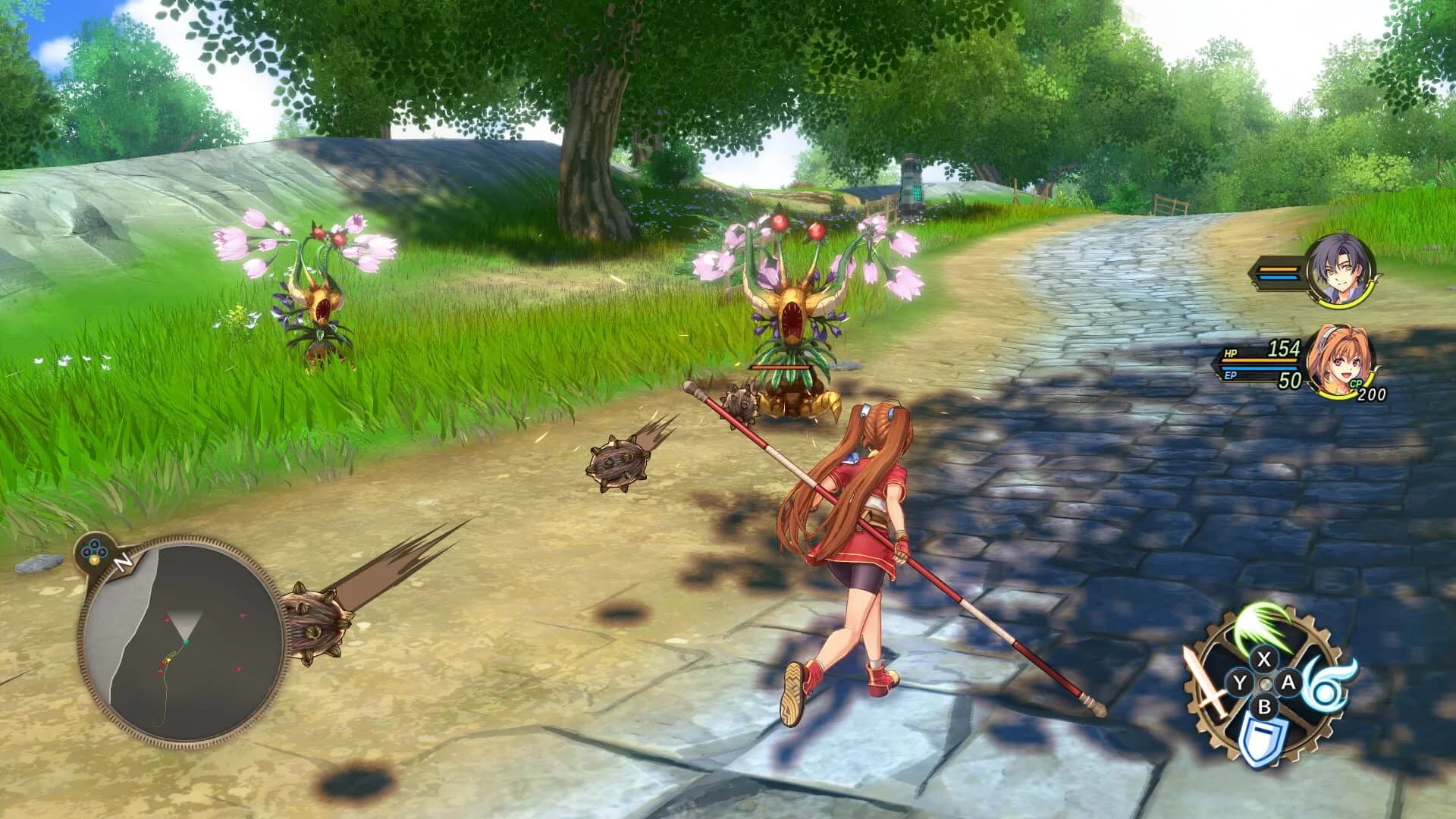Click the B button prompt on the action wheel
The height and width of the screenshot is (819, 1456).
click(1263, 705)
